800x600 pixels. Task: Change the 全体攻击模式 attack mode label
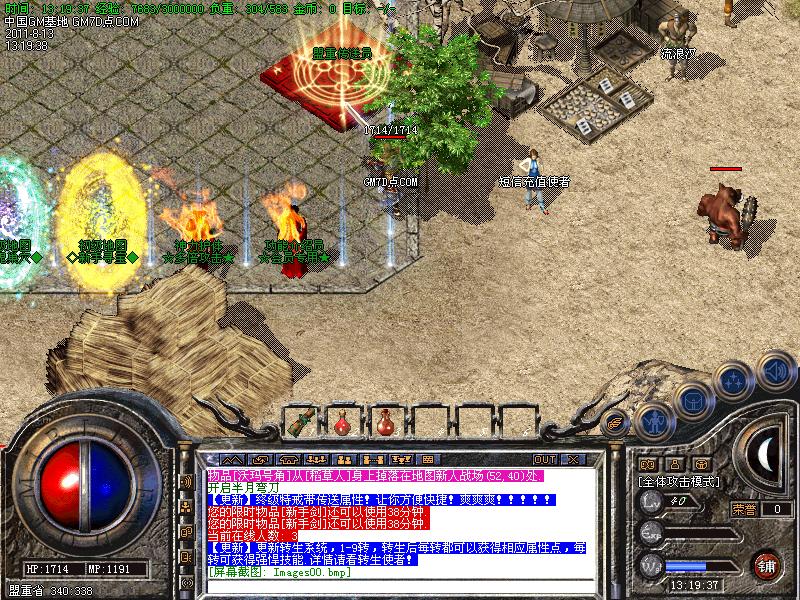click(x=679, y=481)
